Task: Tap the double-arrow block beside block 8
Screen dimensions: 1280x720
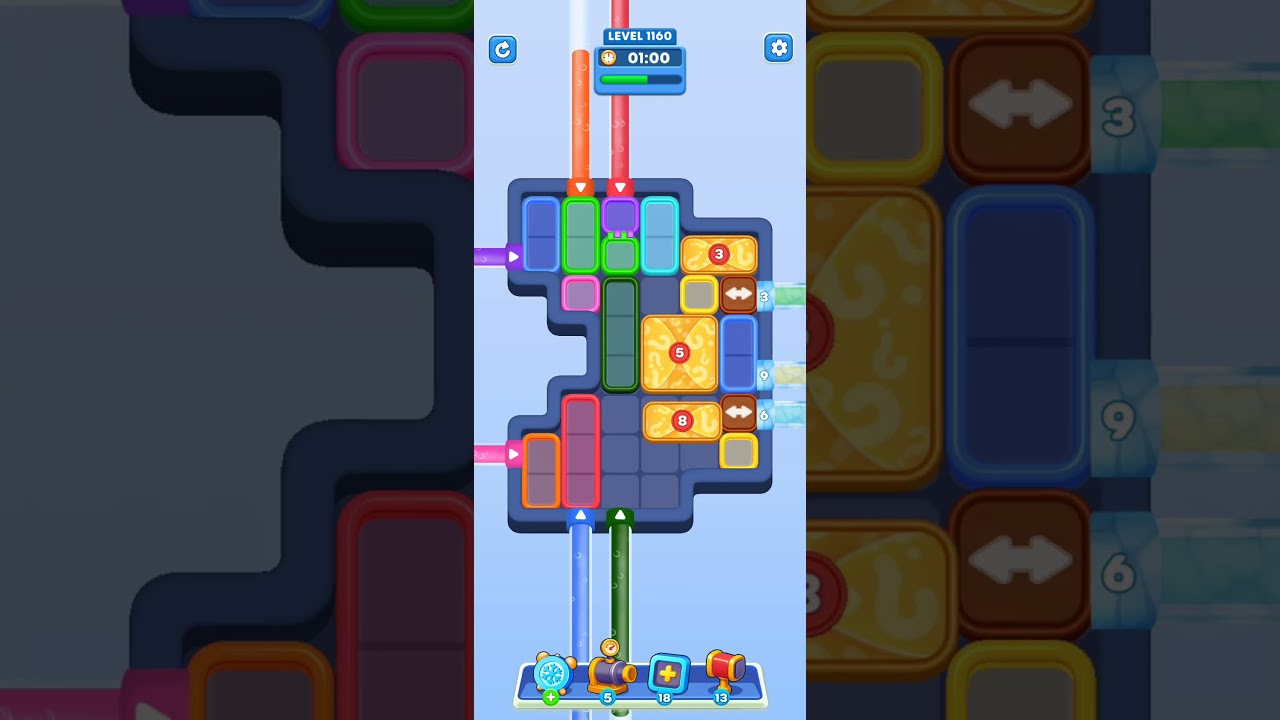Action: pyautogui.click(x=737, y=411)
